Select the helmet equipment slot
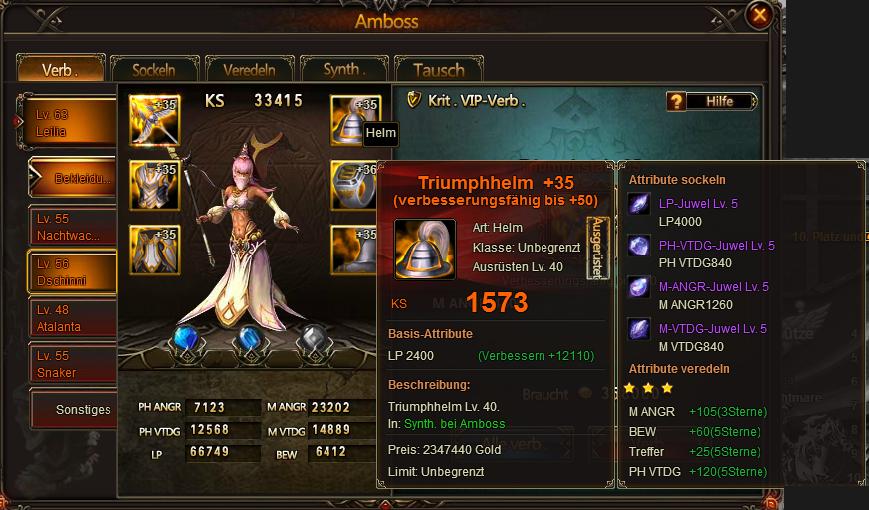 [355, 121]
